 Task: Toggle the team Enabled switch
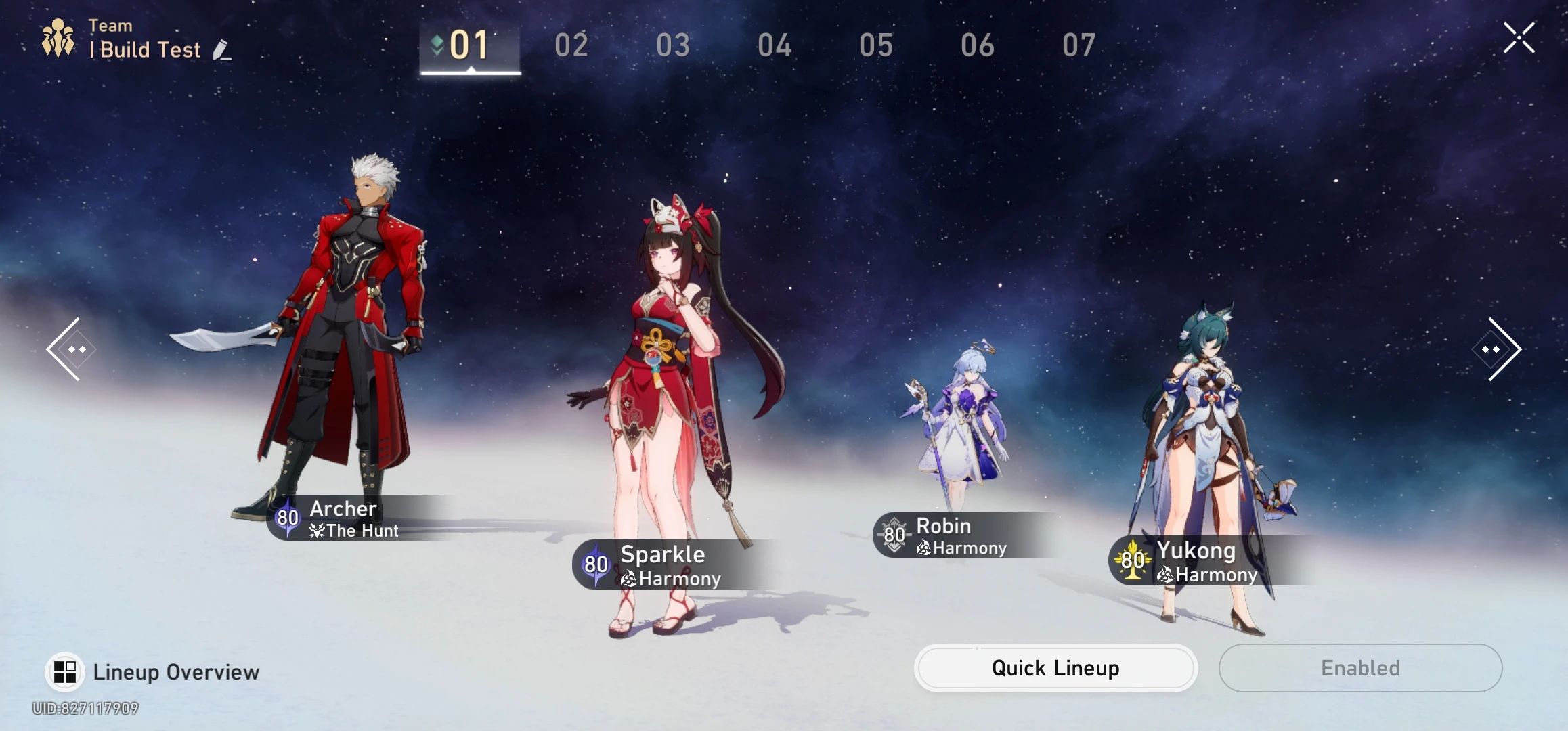tap(1359, 668)
